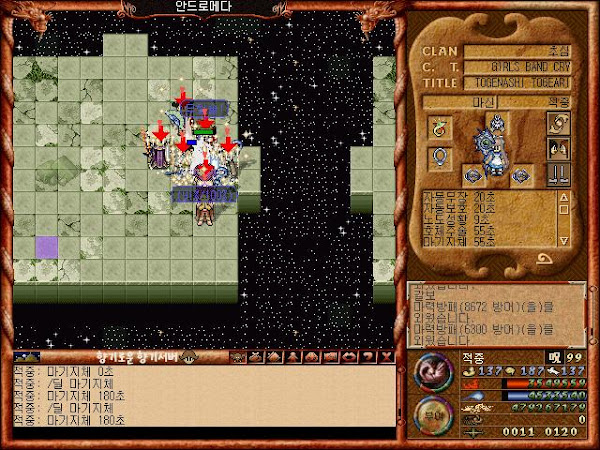The image size is (600, 450).
Task: Click the night-sky icon left of chat bar
Action: 27,357
